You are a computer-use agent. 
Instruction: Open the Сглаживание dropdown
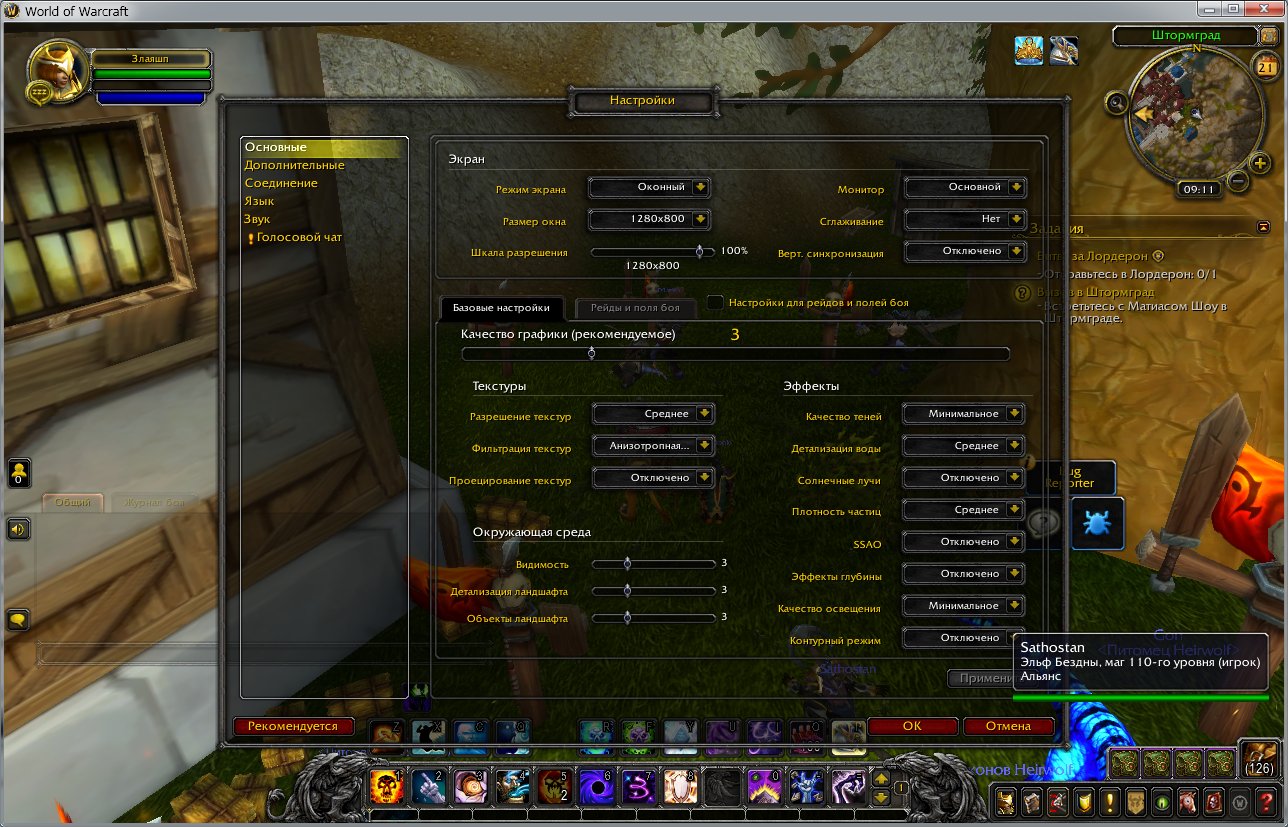point(965,219)
